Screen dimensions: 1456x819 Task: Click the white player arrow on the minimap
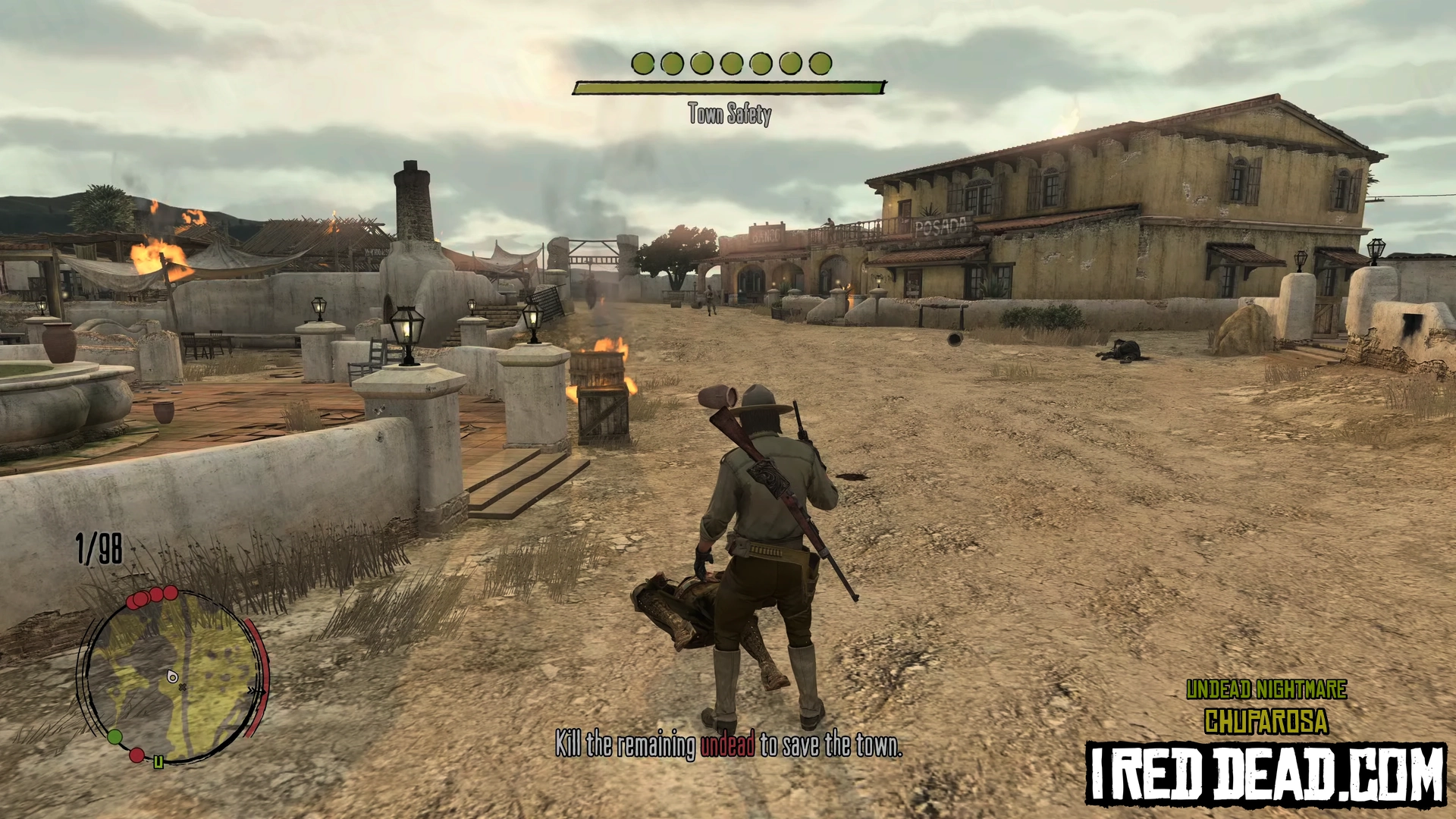coord(172,676)
